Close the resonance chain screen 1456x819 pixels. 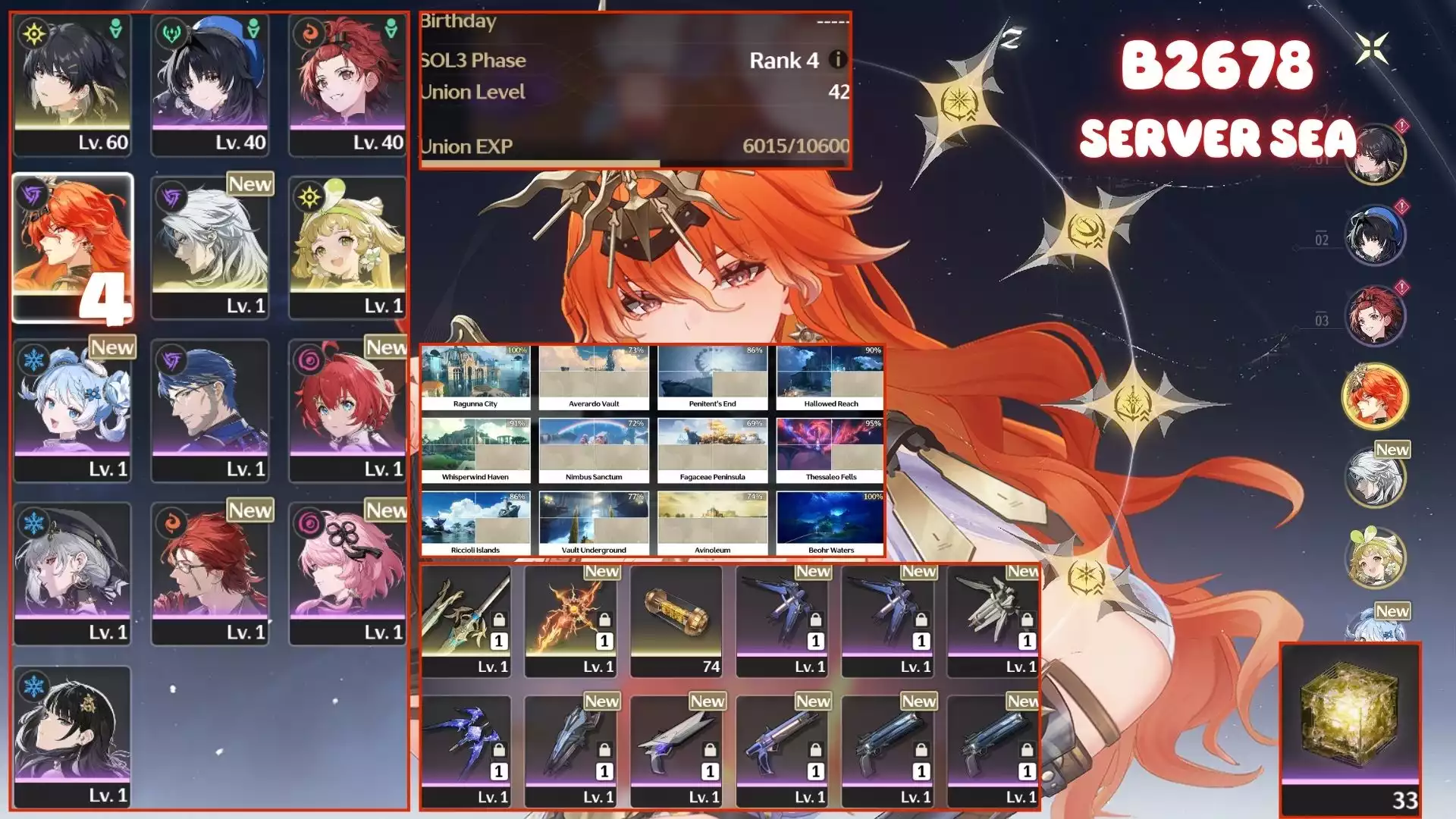pyautogui.click(x=1373, y=49)
